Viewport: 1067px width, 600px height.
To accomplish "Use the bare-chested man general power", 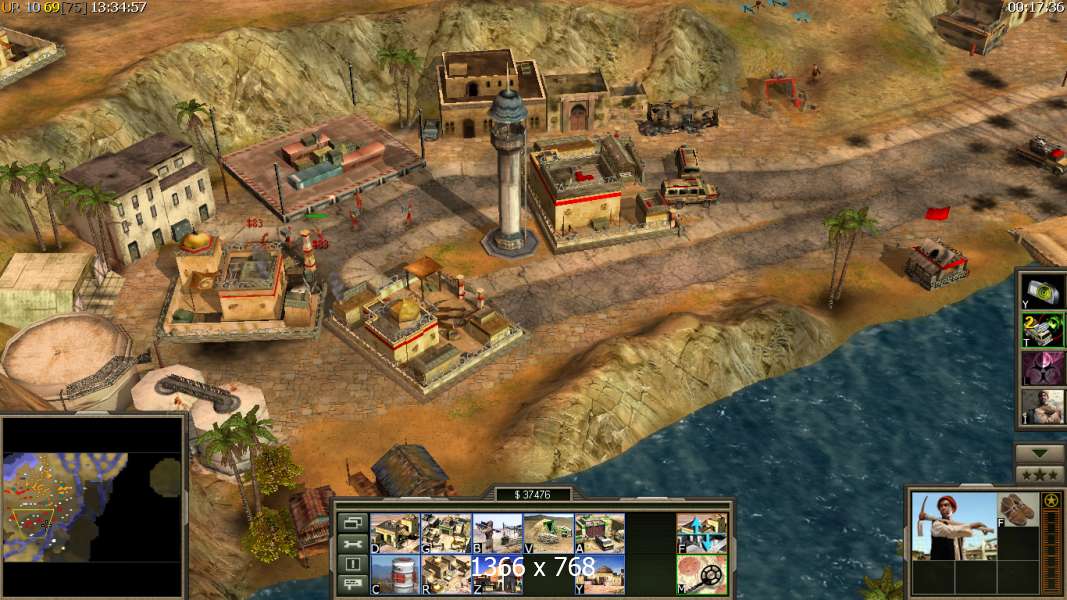I will (x=1042, y=407).
